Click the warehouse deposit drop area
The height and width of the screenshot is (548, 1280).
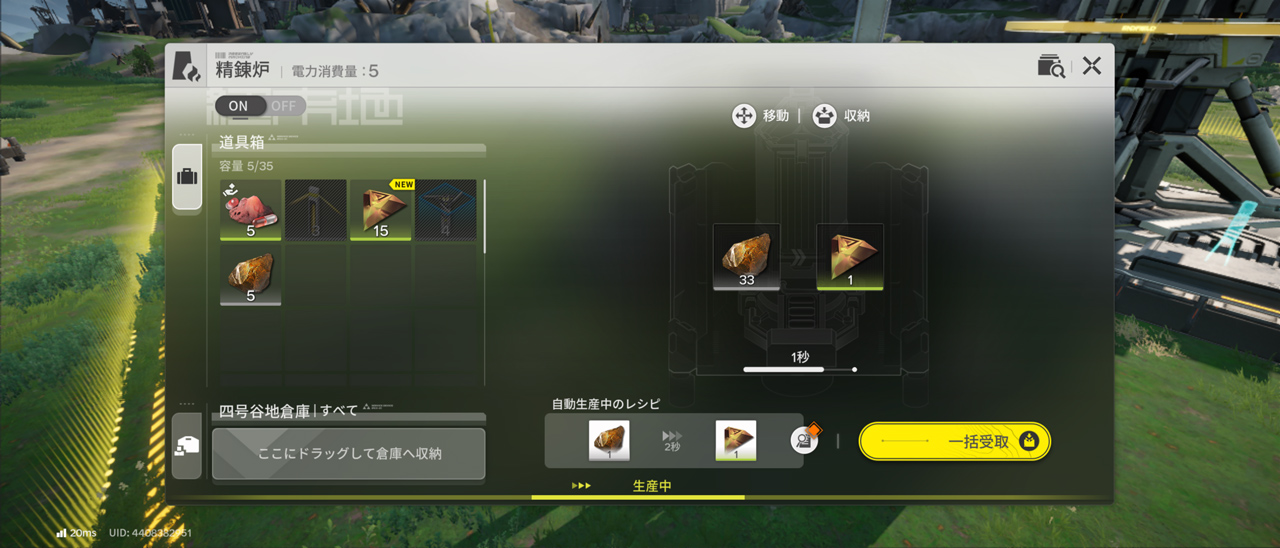[x=349, y=453]
